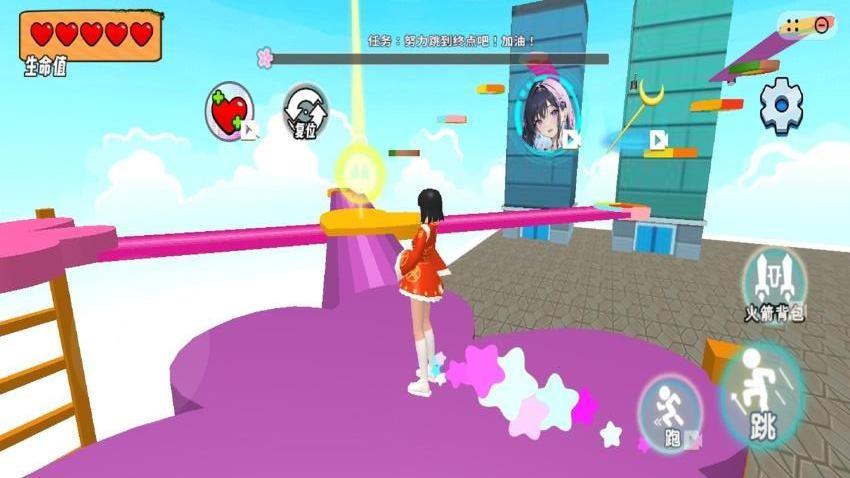Screen dimensions: 850x478
Task: Tap the heart plus health refill icon
Action: pyautogui.click(x=230, y=110)
